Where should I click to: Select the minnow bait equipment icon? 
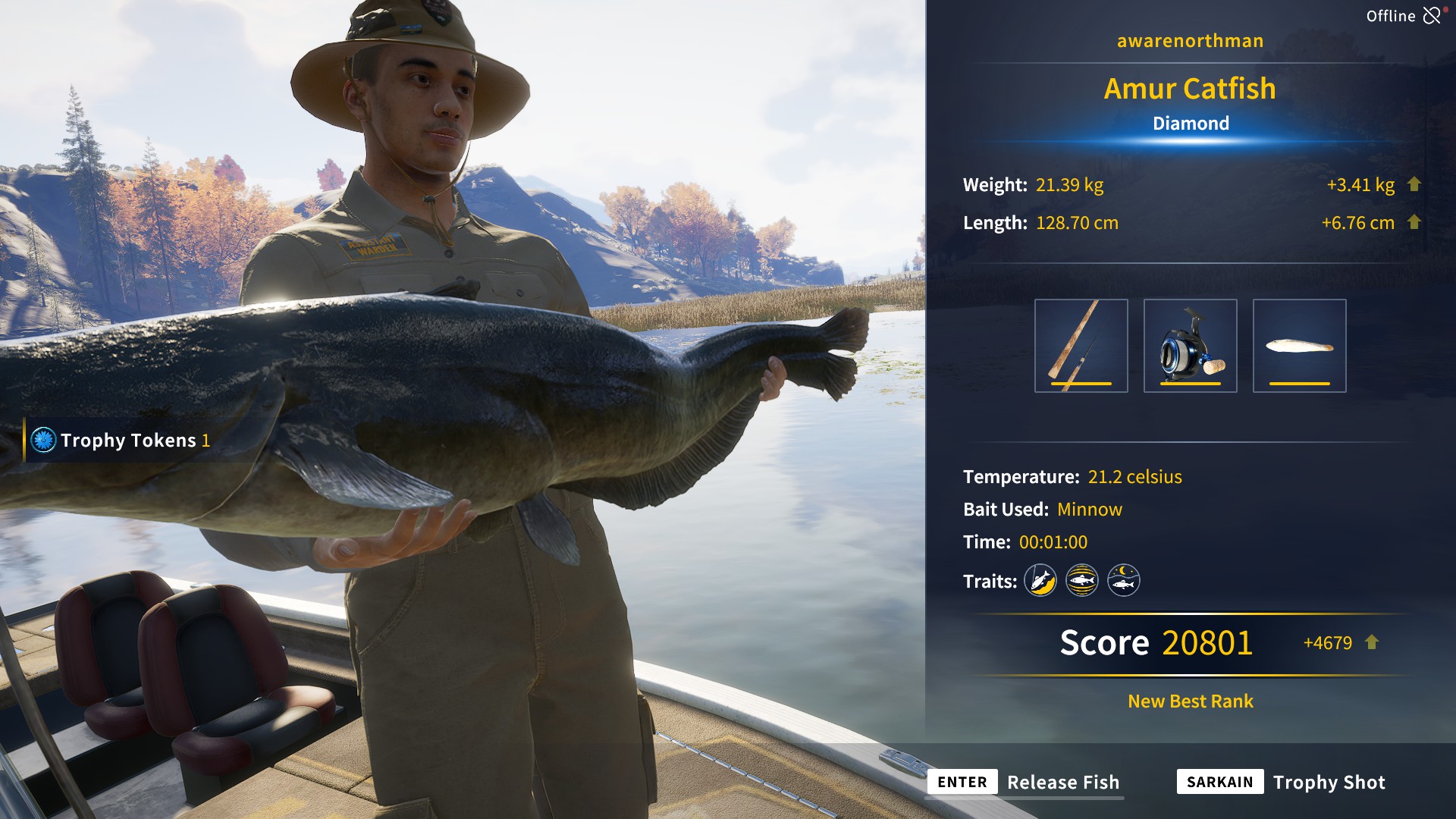point(1299,346)
